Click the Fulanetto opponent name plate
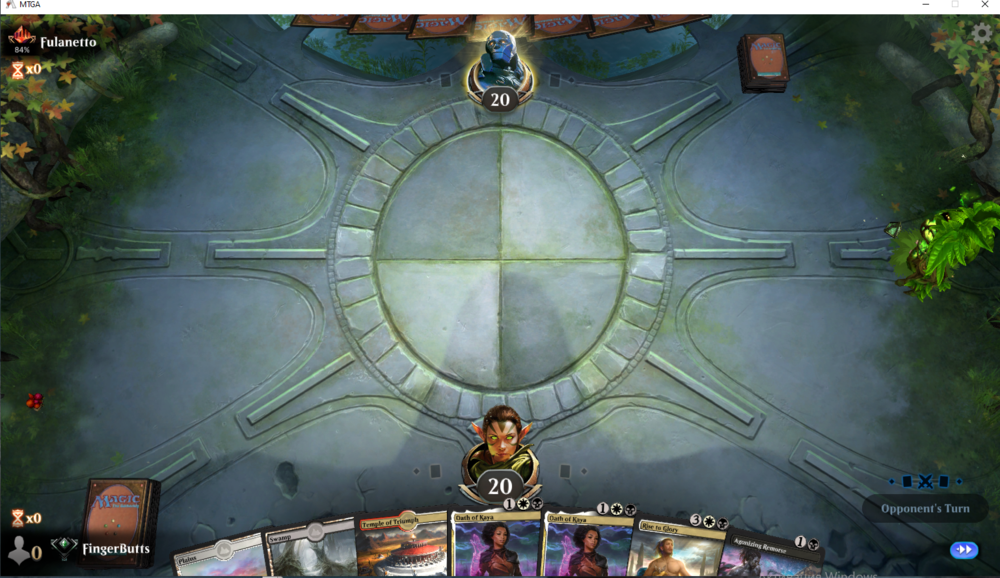 pyautogui.click(x=68, y=42)
